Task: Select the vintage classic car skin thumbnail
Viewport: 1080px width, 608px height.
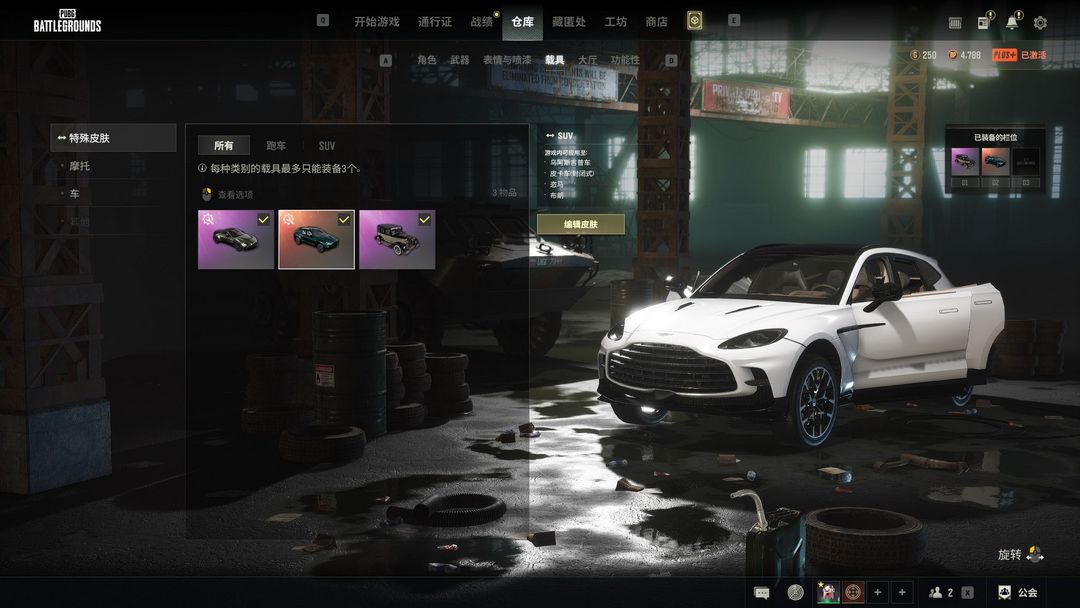Action: (397, 240)
